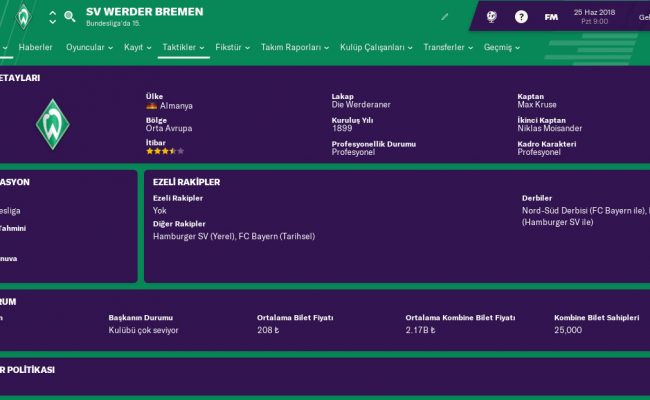Open the Haberler menu

tap(36, 48)
